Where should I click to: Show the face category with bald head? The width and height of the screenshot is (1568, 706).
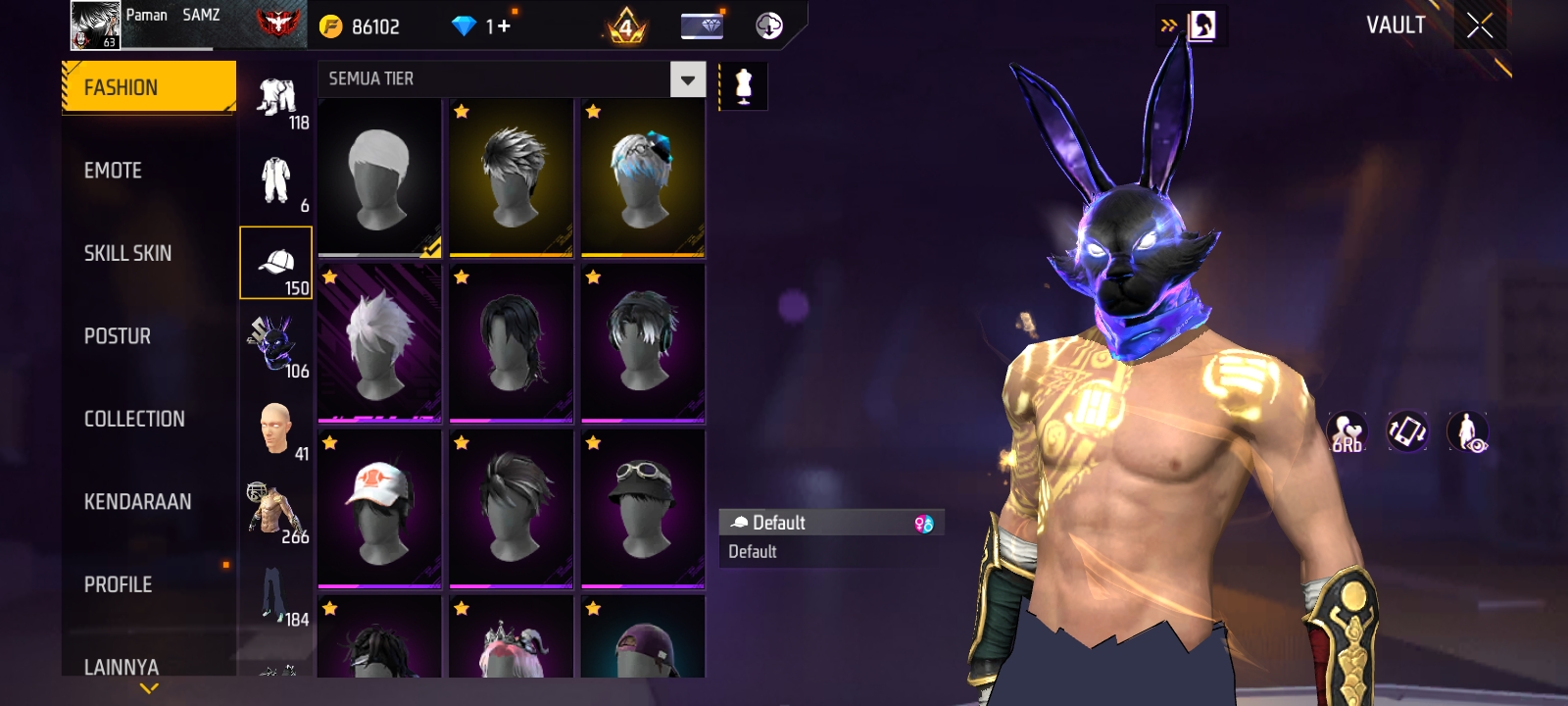coord(275,429)
